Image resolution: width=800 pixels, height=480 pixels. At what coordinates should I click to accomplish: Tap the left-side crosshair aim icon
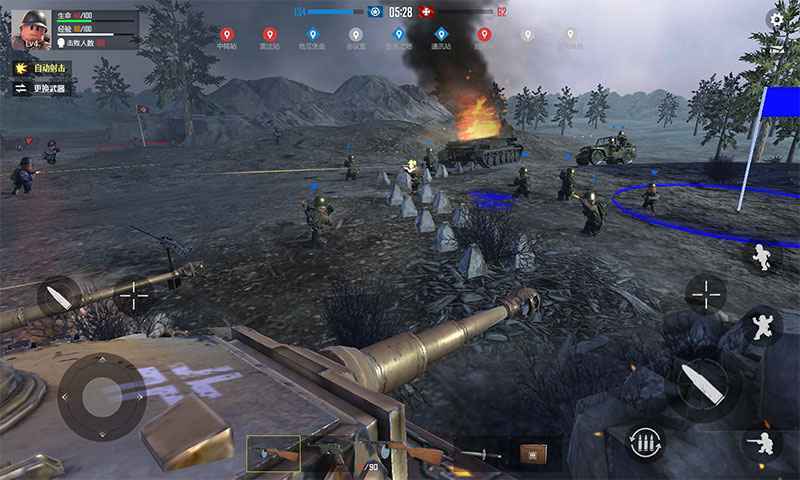(133, 297)
